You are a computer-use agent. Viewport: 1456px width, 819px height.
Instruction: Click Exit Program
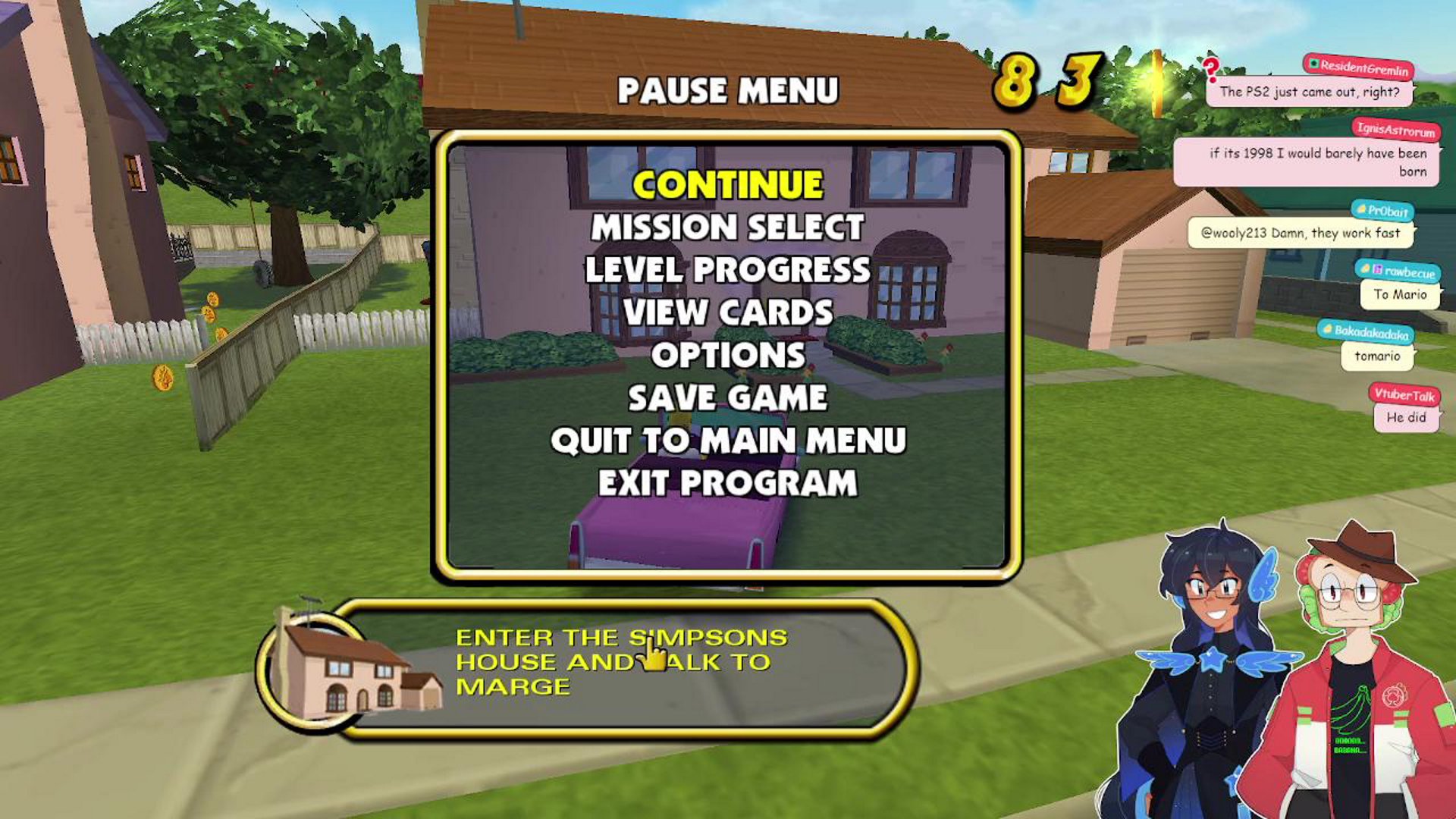pyautogui.click(x=728, y=483)
